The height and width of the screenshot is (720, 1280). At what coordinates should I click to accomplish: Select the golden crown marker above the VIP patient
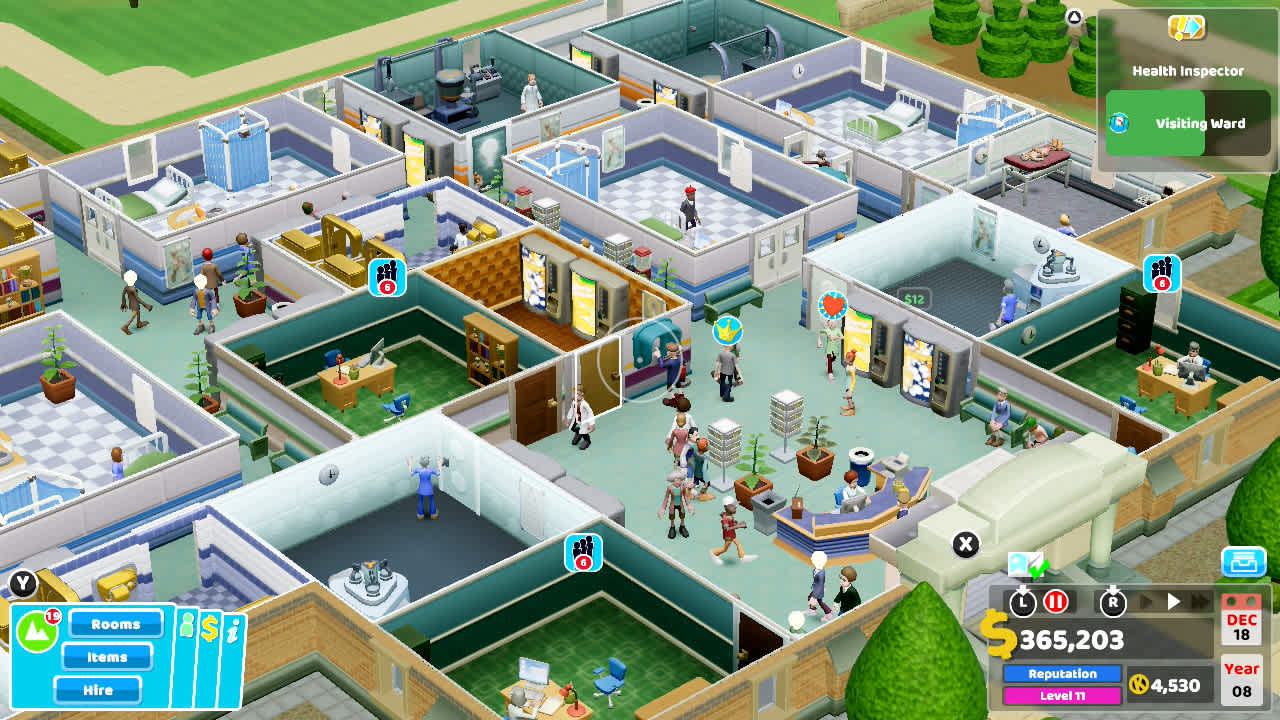click(728, 328)
